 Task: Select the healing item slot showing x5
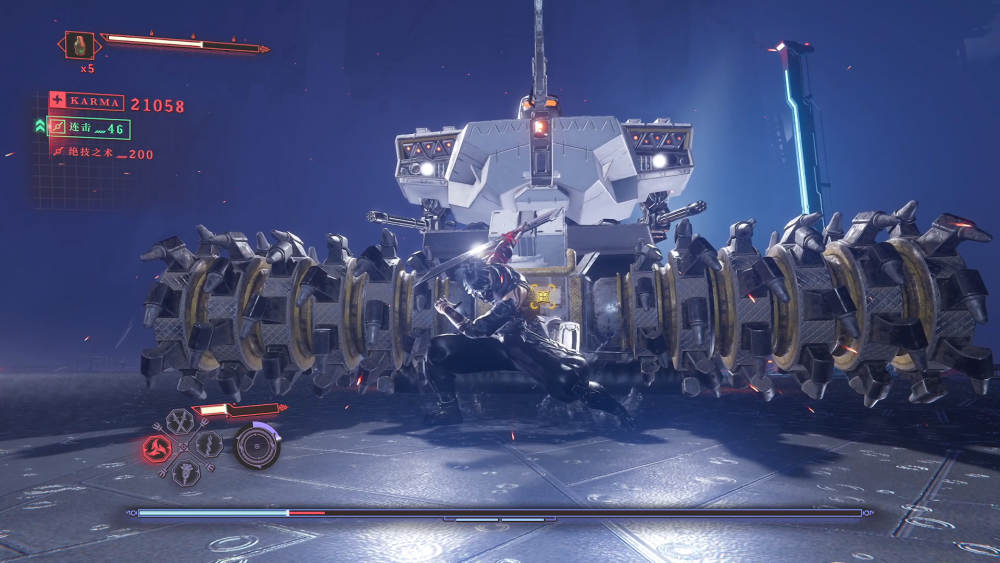pyautogui.click(x=80, y=45)
